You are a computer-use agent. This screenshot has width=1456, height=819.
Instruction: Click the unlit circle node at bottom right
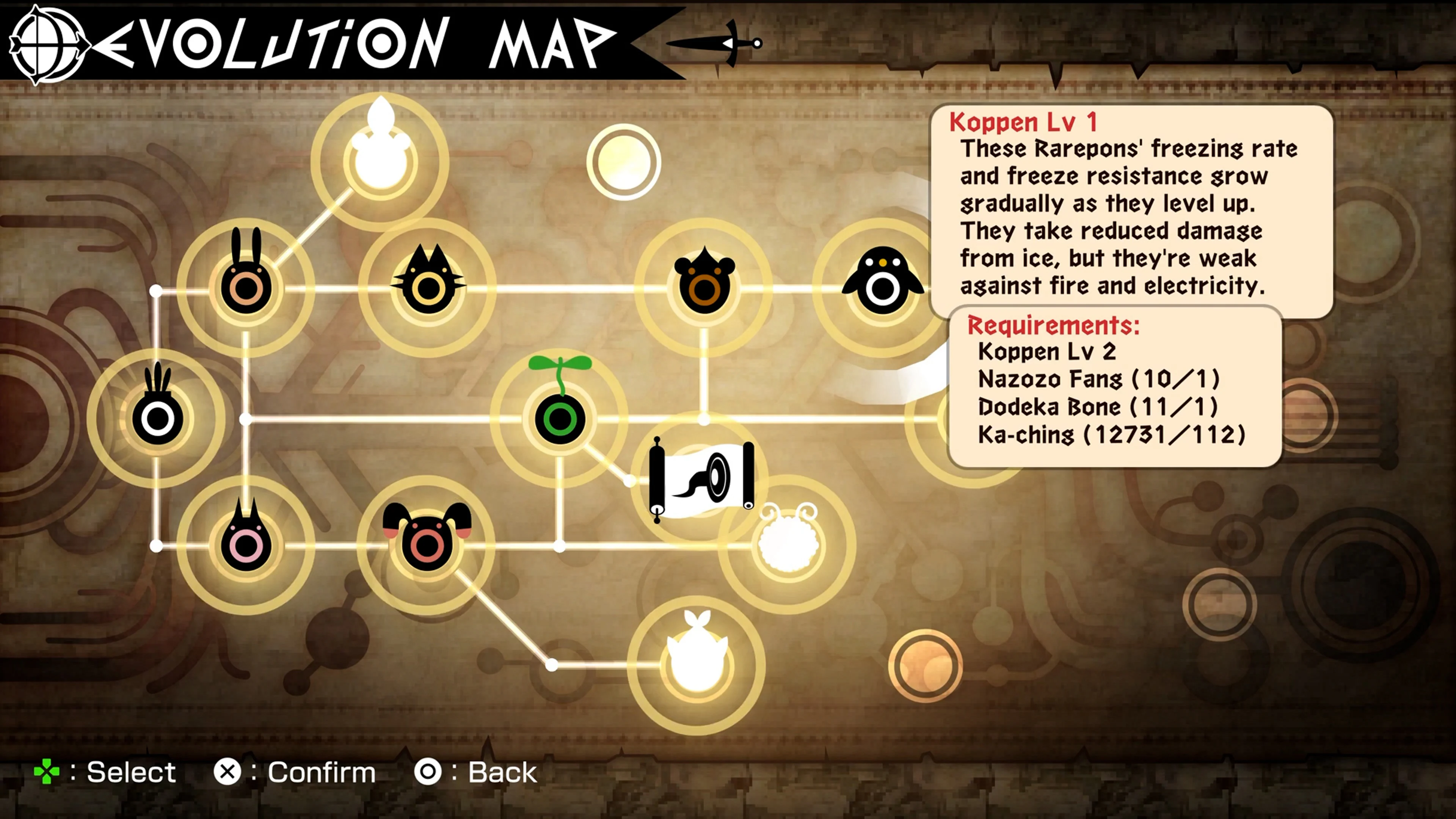927,665
